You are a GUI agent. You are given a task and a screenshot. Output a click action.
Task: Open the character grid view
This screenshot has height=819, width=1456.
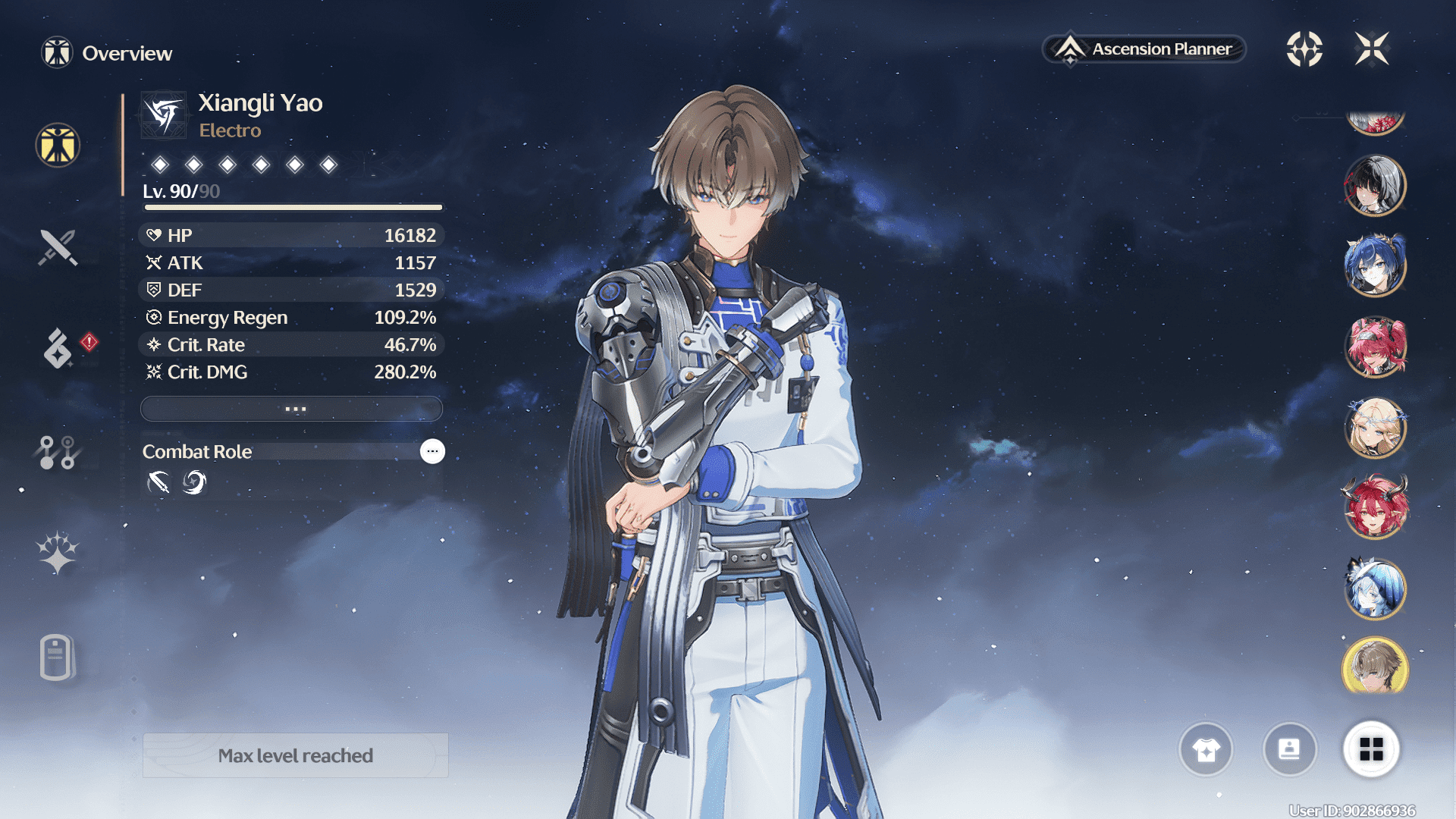click(x=1371, y=749)
